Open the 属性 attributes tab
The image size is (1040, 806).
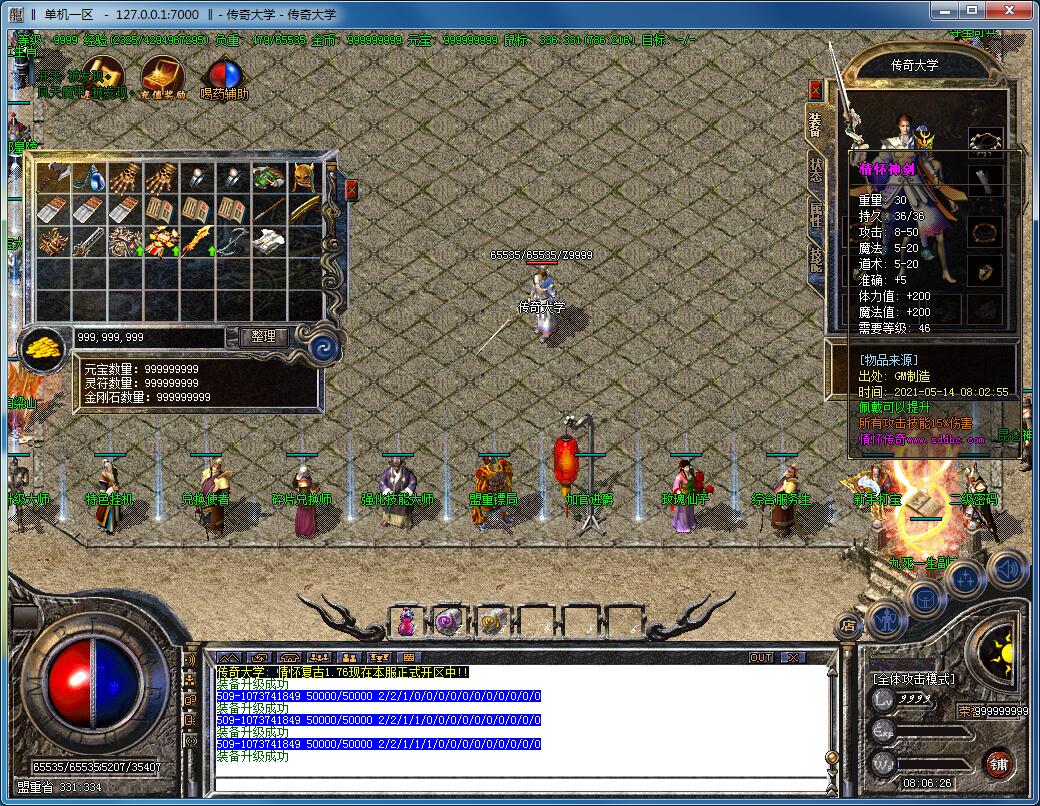pyautogui.click(x=816, y=215)
